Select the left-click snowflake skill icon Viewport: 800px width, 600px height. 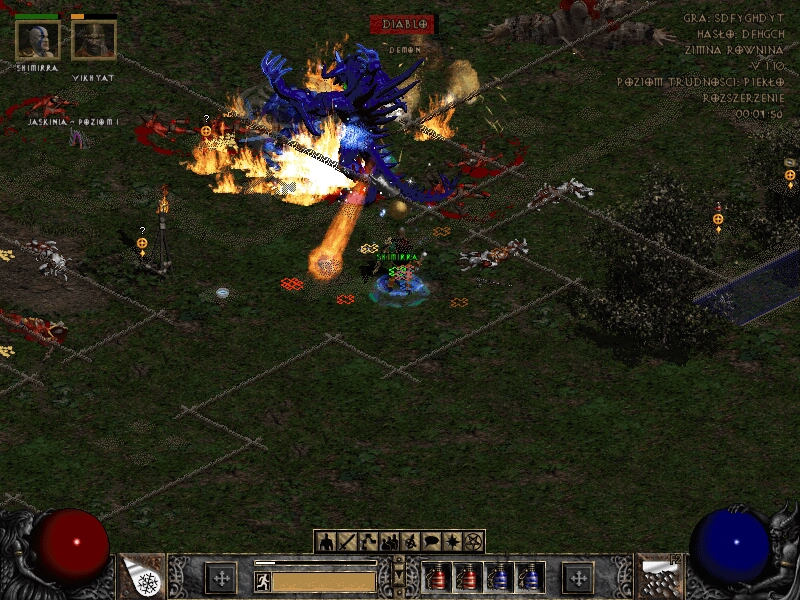click(143, 577)
